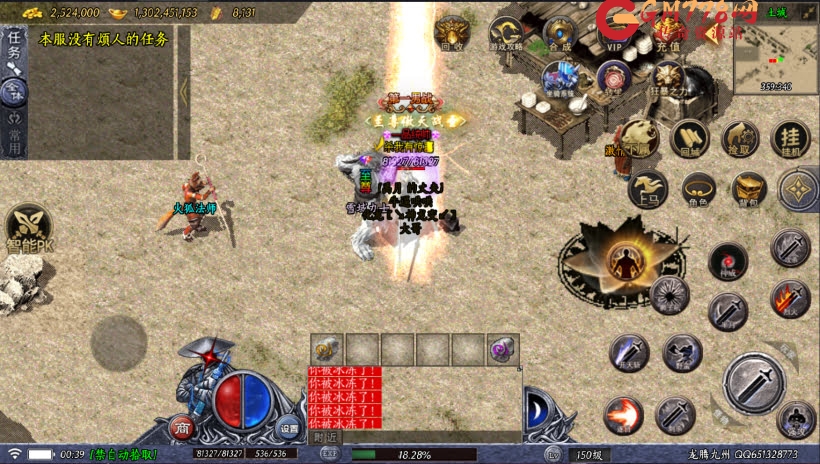The image size is (820, 464).
Task: Open the 合成 synthesis menu
Action: (x=560, y=30)
